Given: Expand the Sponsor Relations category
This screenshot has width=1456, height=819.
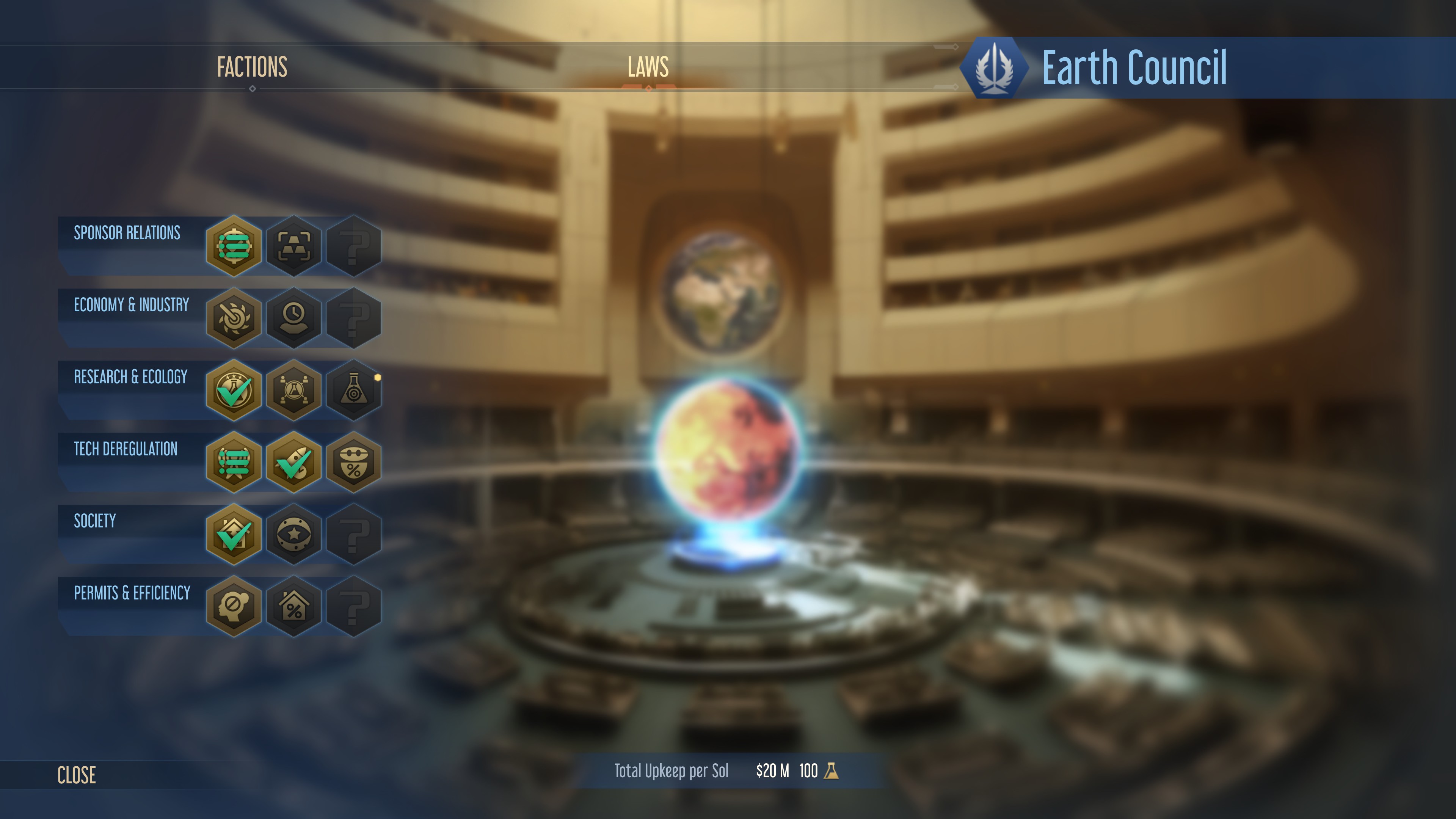Looking at the screenshot, I should pyautogui.click(x=126, y=234).
